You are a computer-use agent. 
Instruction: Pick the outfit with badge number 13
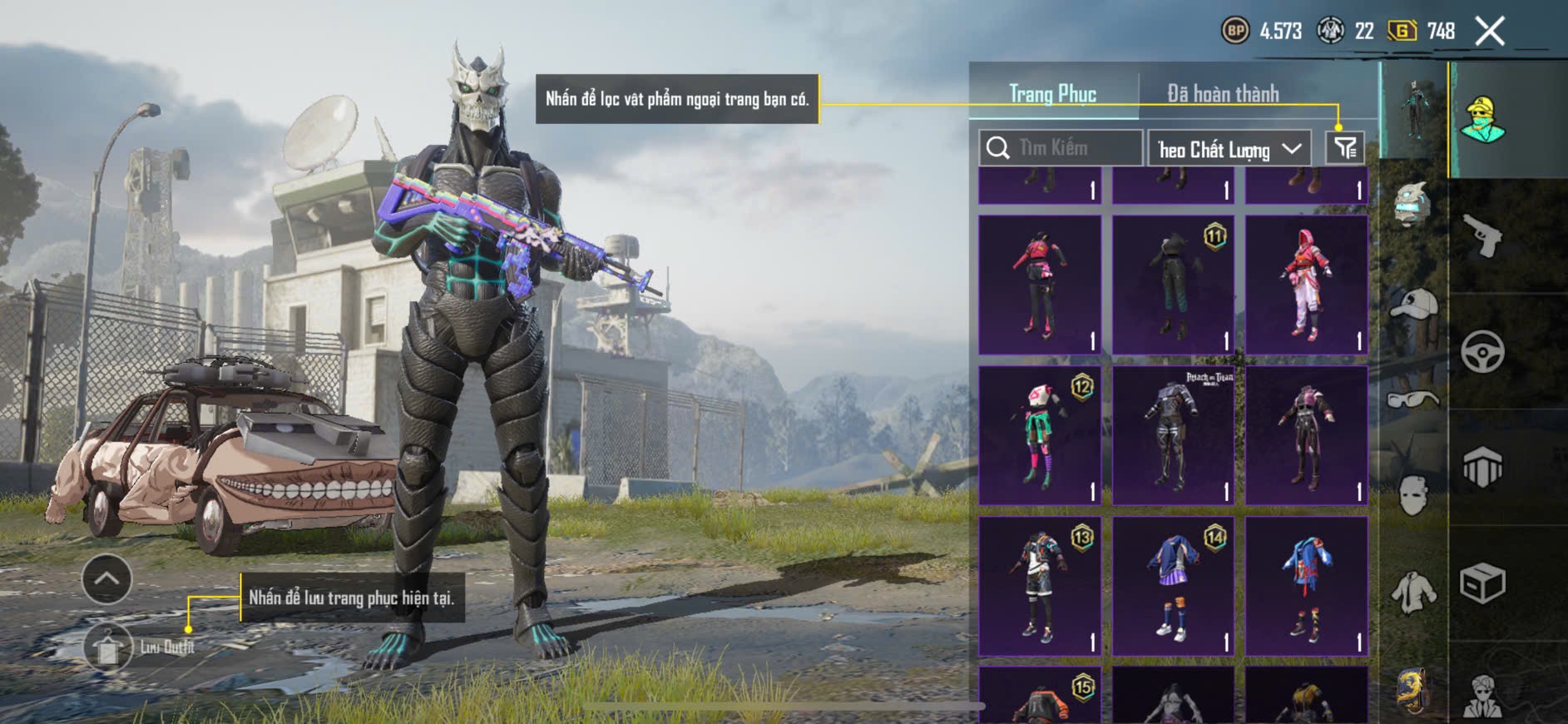click(x=1040, y=586)
